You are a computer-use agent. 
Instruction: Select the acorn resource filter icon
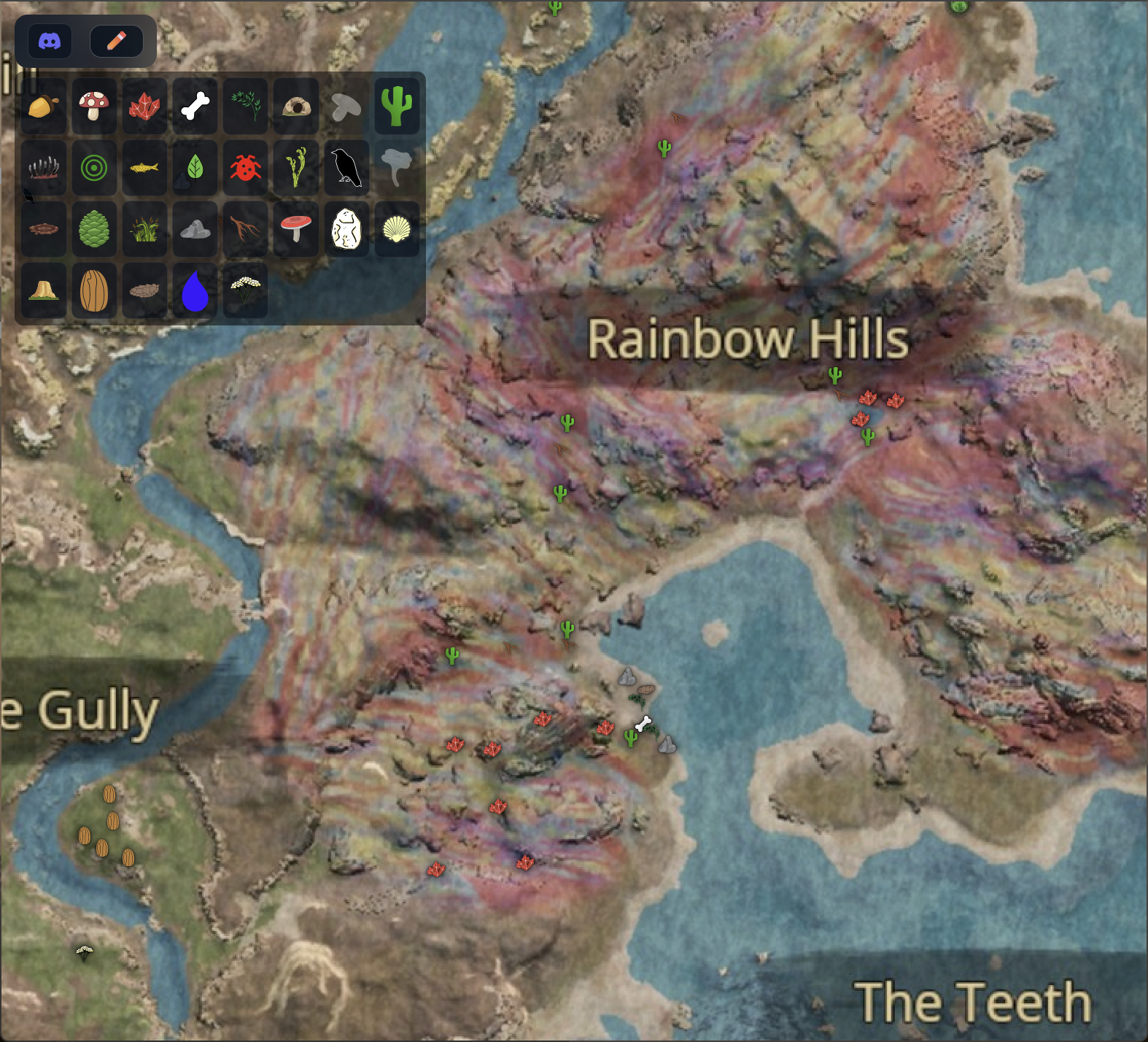(43, 107)
